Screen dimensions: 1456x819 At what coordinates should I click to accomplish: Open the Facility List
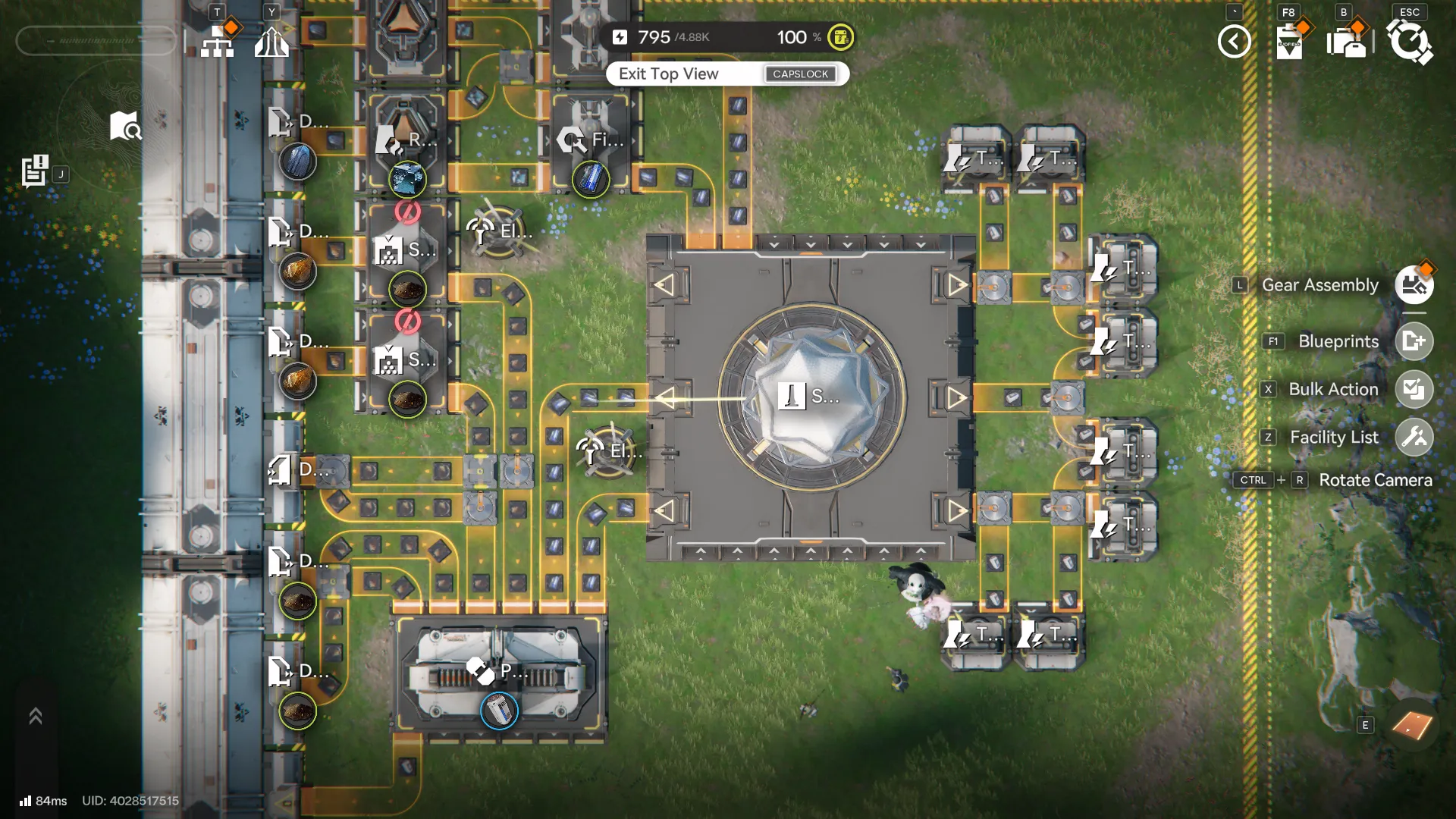[1414, 438]
